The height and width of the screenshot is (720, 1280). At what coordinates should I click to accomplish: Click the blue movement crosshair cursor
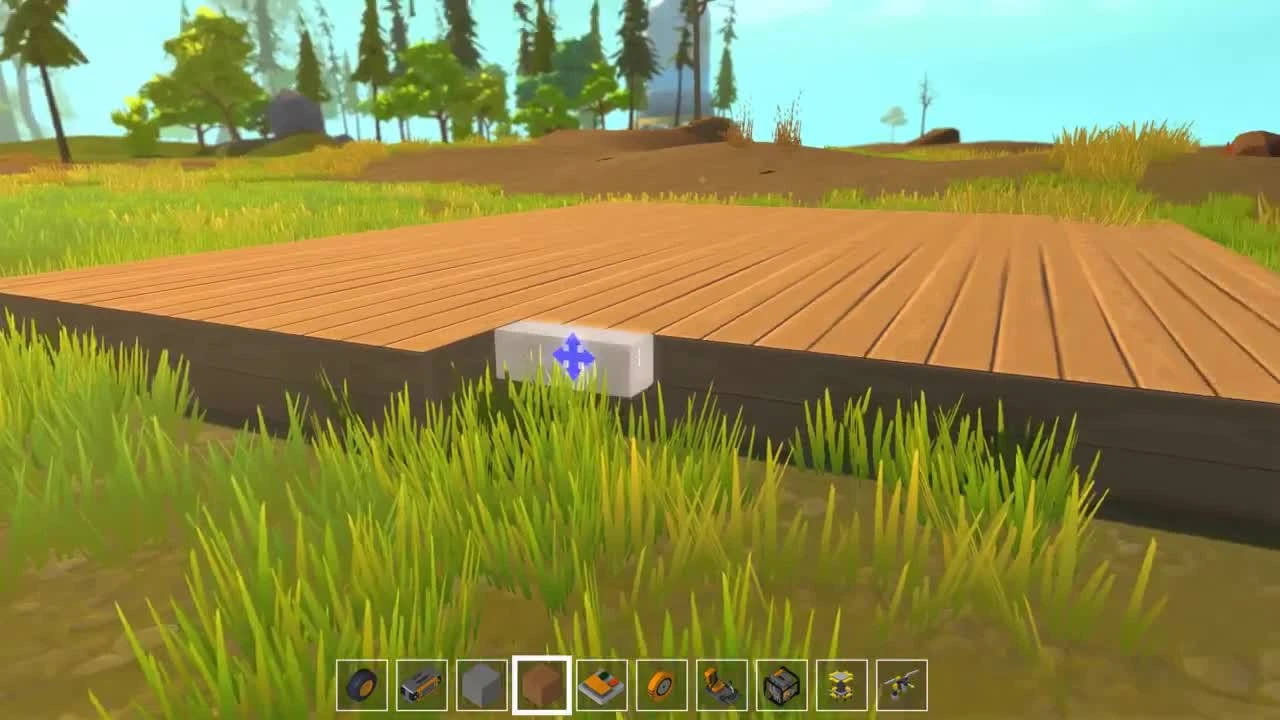[572, 358]
